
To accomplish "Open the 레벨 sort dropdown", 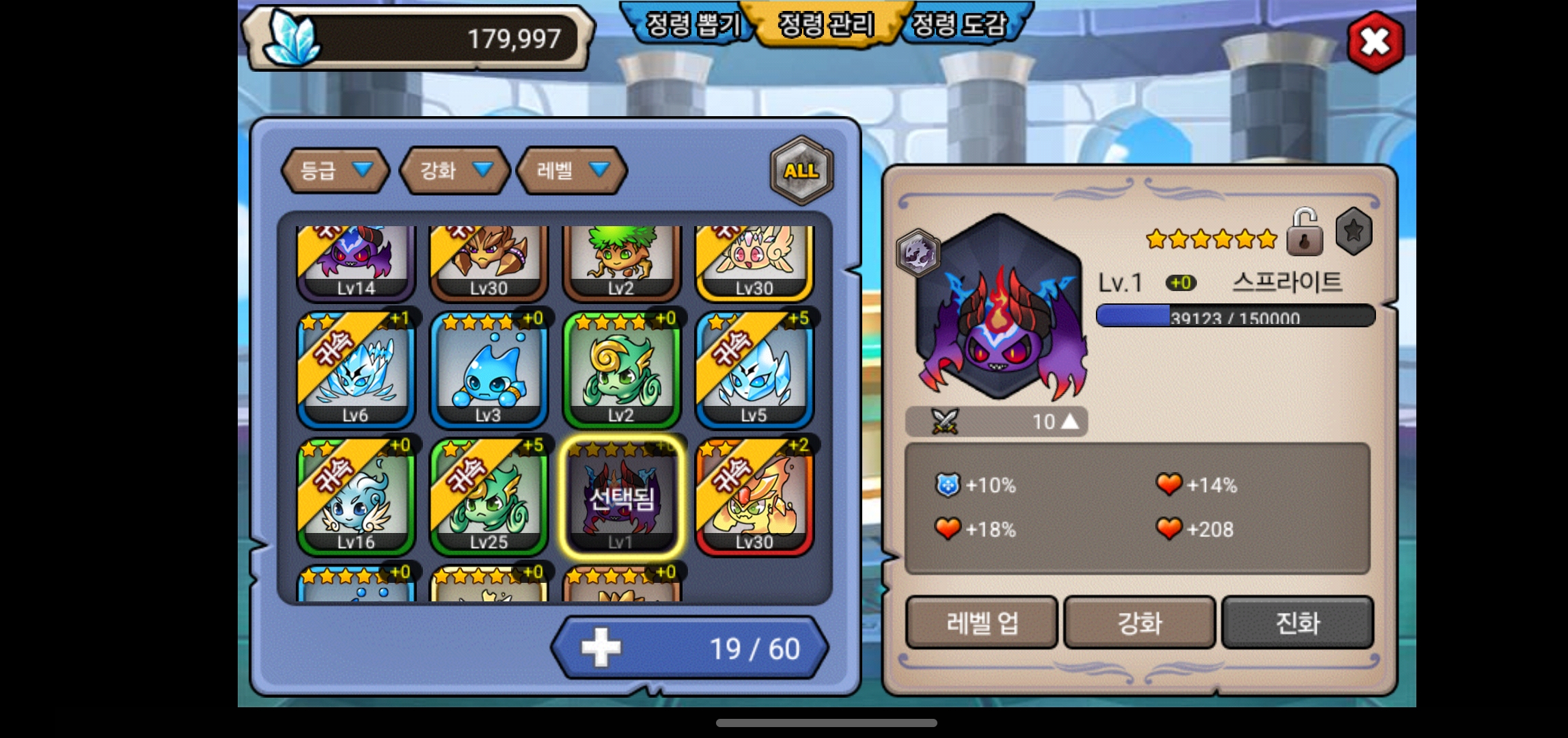I will coord(572,170).
